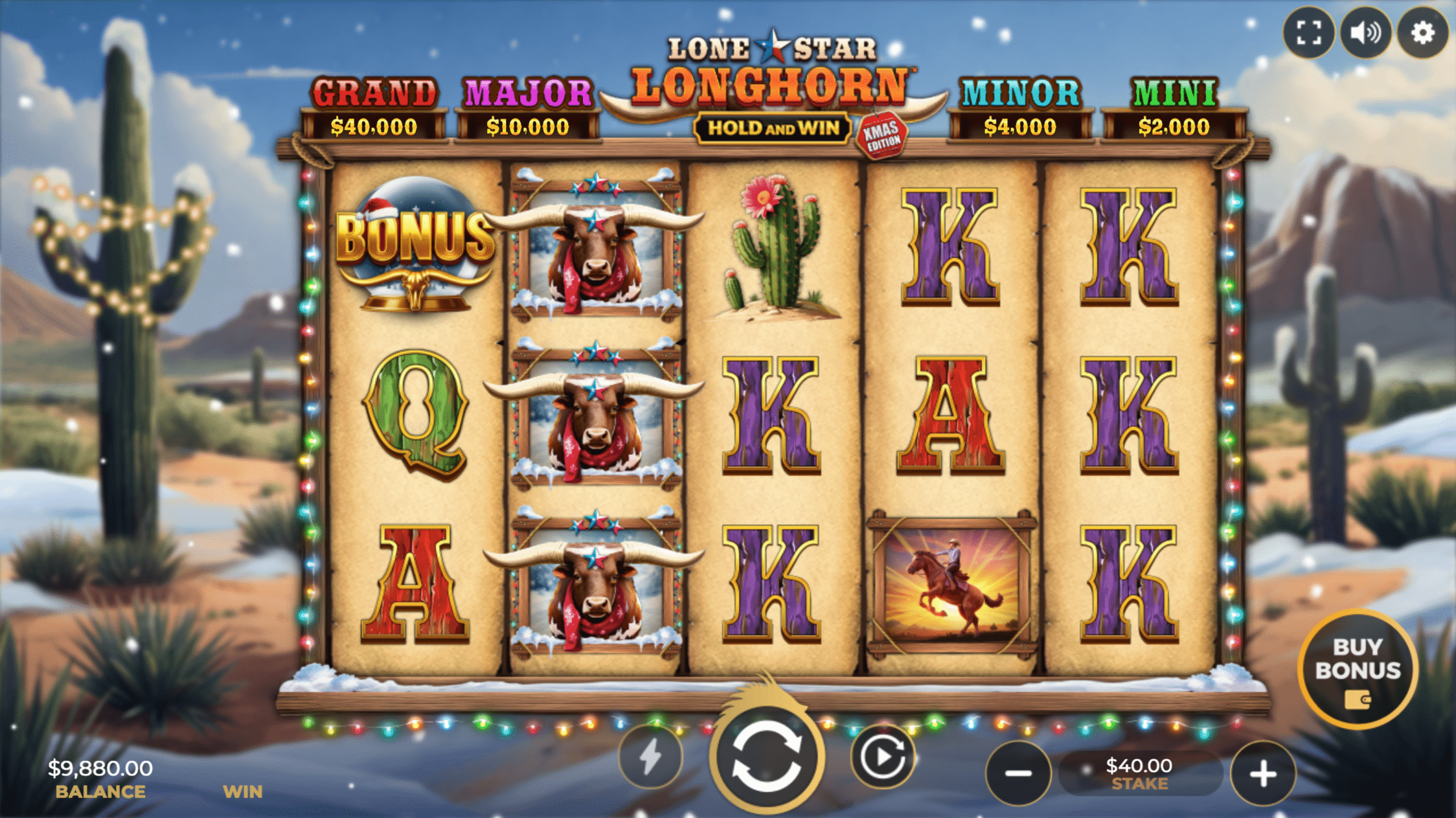Toggle fullscreen mode
The image size is (1456, 818).
coord(1309,33)
